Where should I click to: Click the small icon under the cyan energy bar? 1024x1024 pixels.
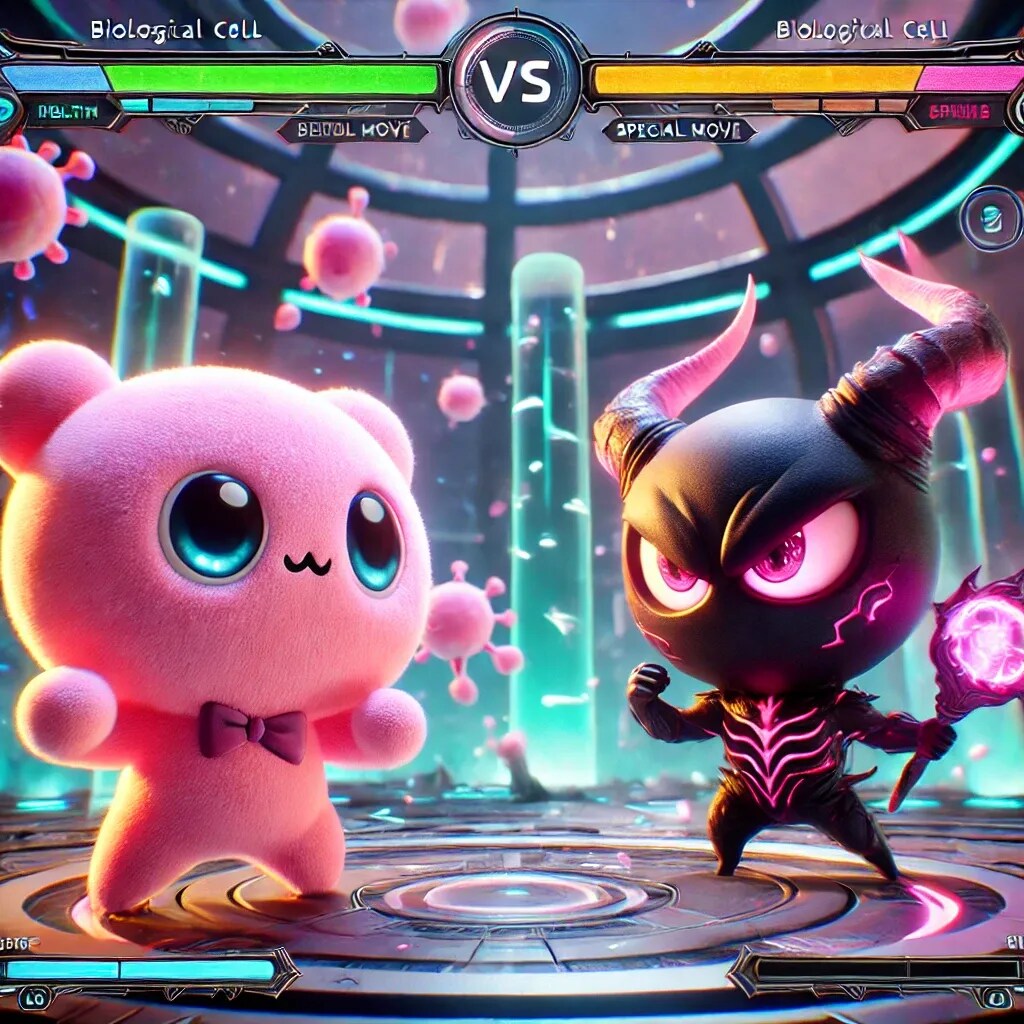click(x=35, y=998)
